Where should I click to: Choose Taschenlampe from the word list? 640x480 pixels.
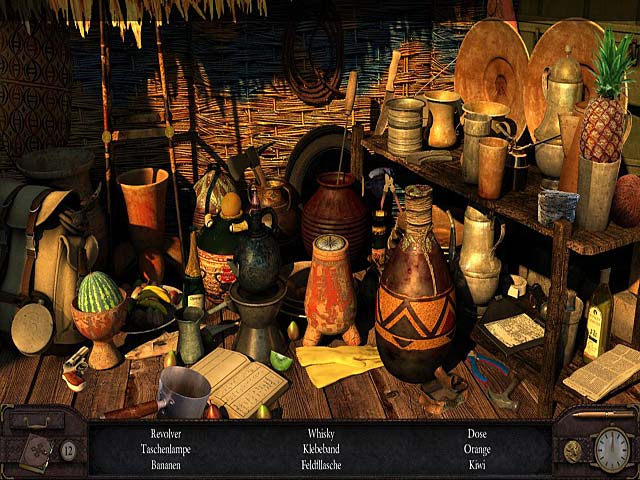[x=165, y=450]
